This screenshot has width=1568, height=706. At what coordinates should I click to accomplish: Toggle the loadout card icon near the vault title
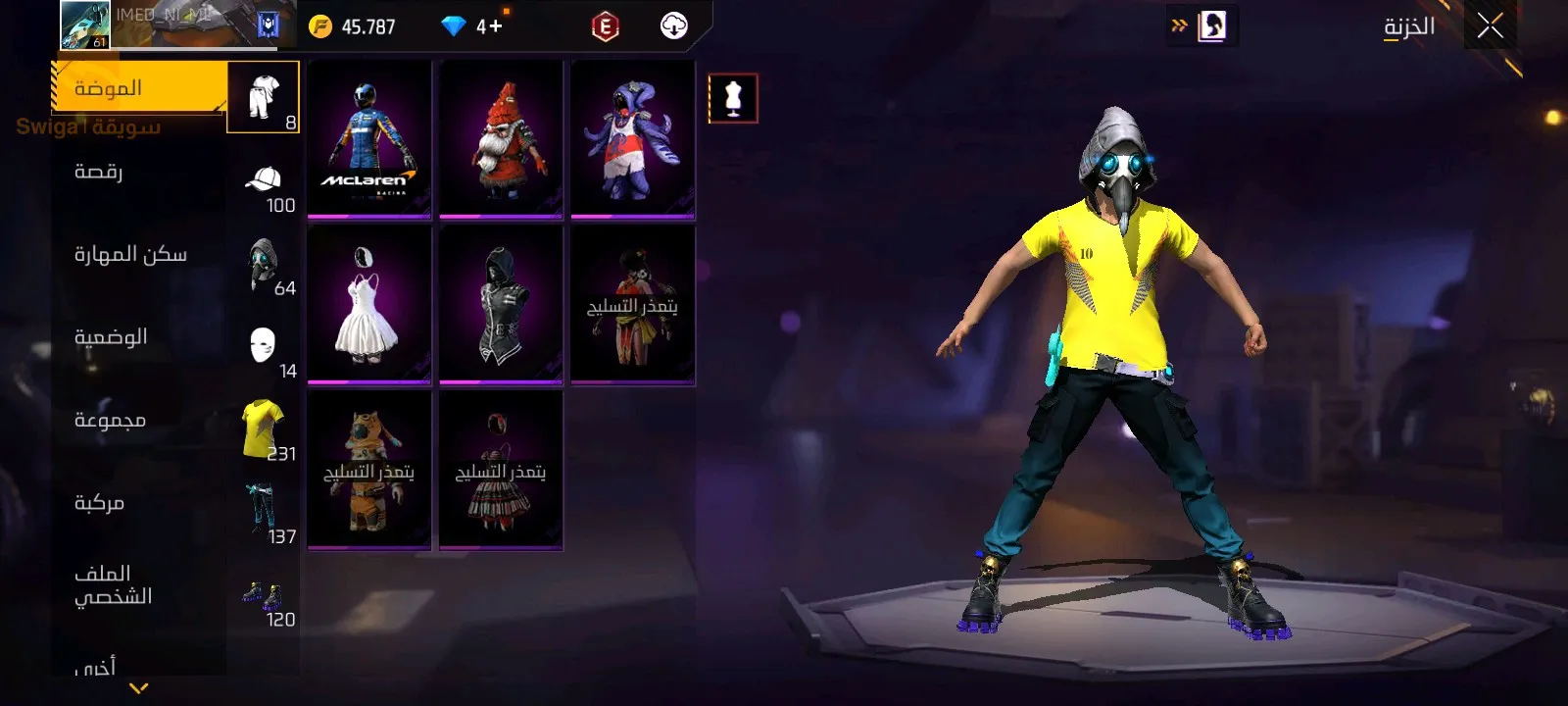[1212, 25]
